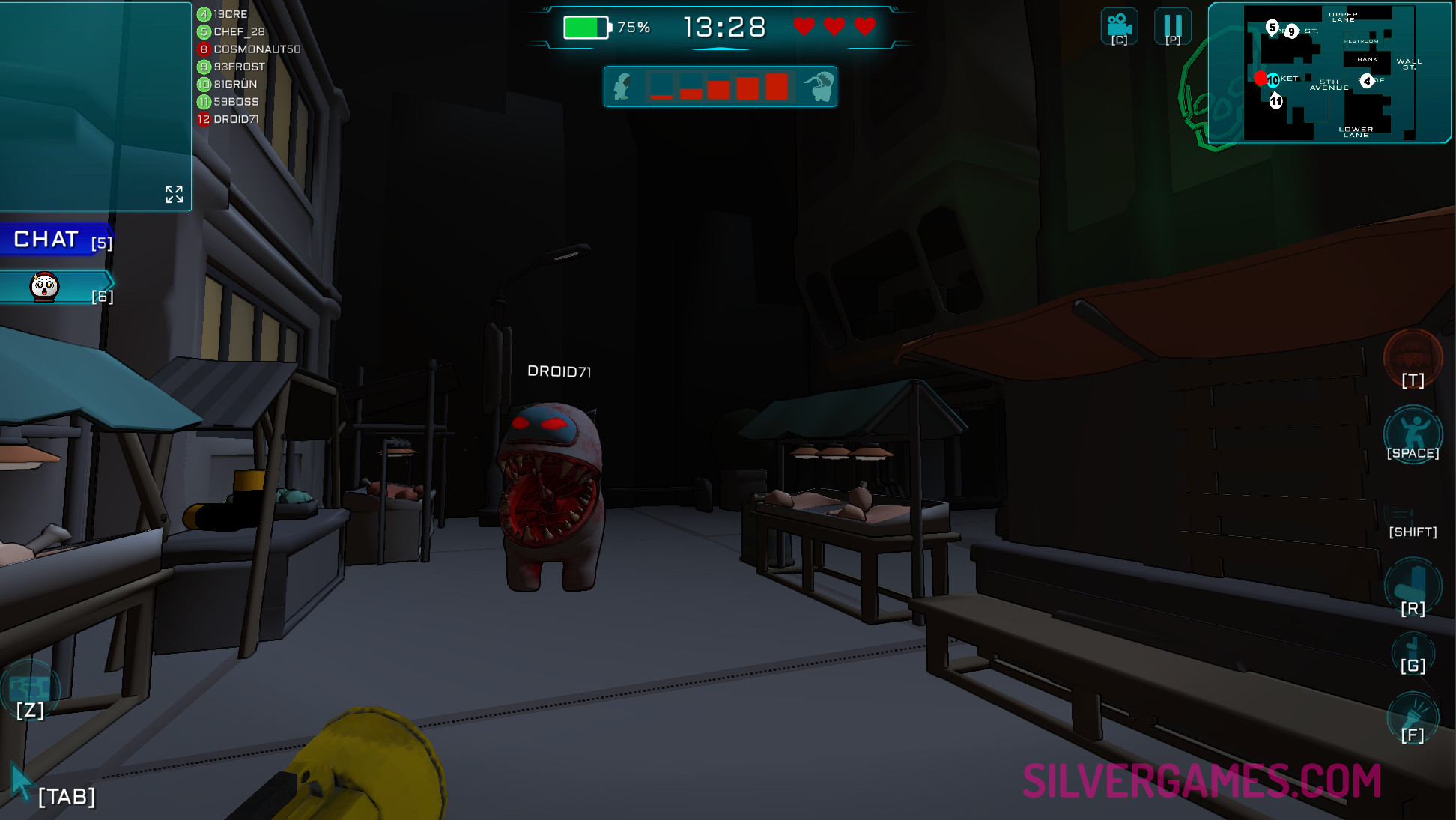Select COSMONAUT50 in the player list
1456x820 pixels.
click(257, 49)
